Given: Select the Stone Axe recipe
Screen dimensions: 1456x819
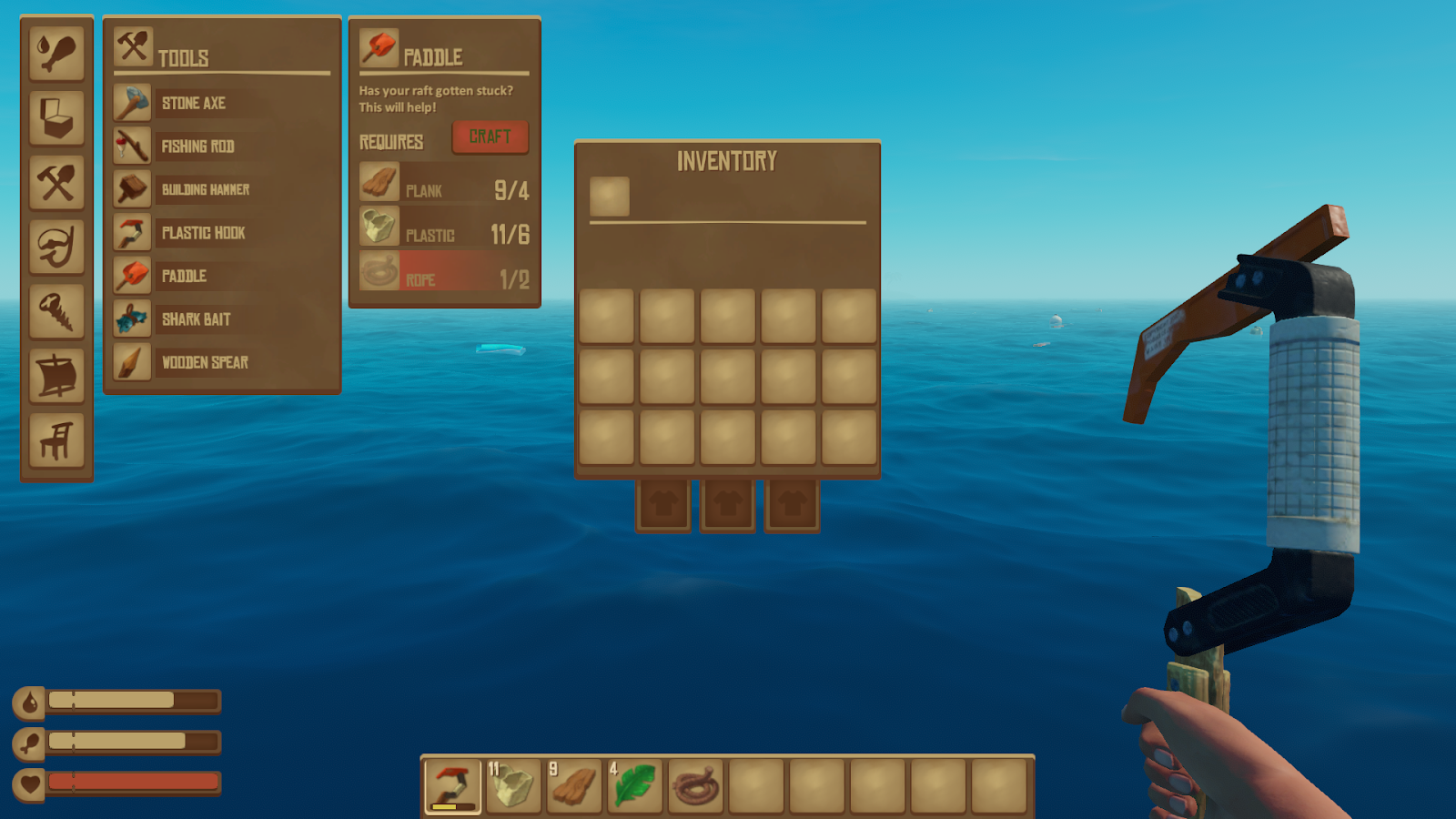Looking at the screenshot, I should (194, 103).
